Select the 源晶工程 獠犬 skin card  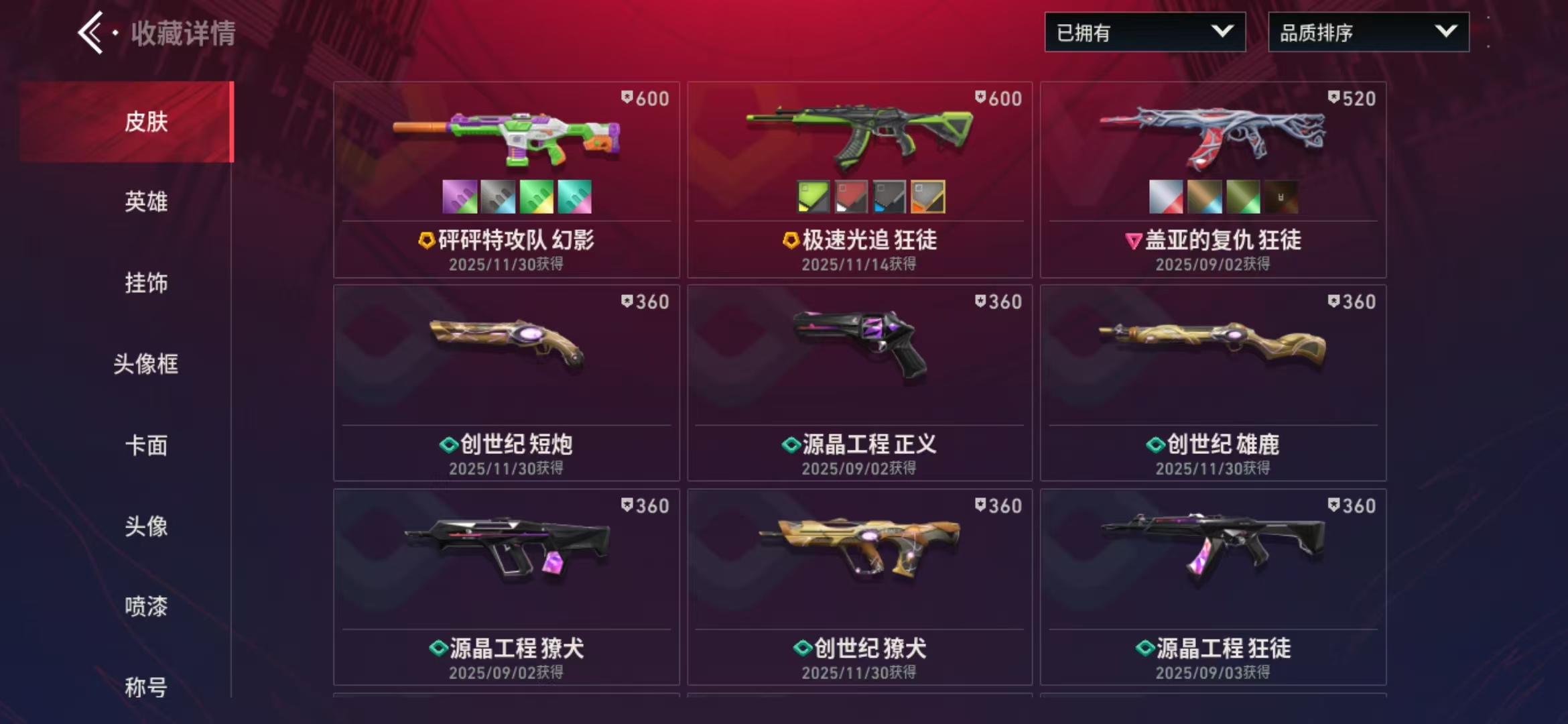pos(507,587)
